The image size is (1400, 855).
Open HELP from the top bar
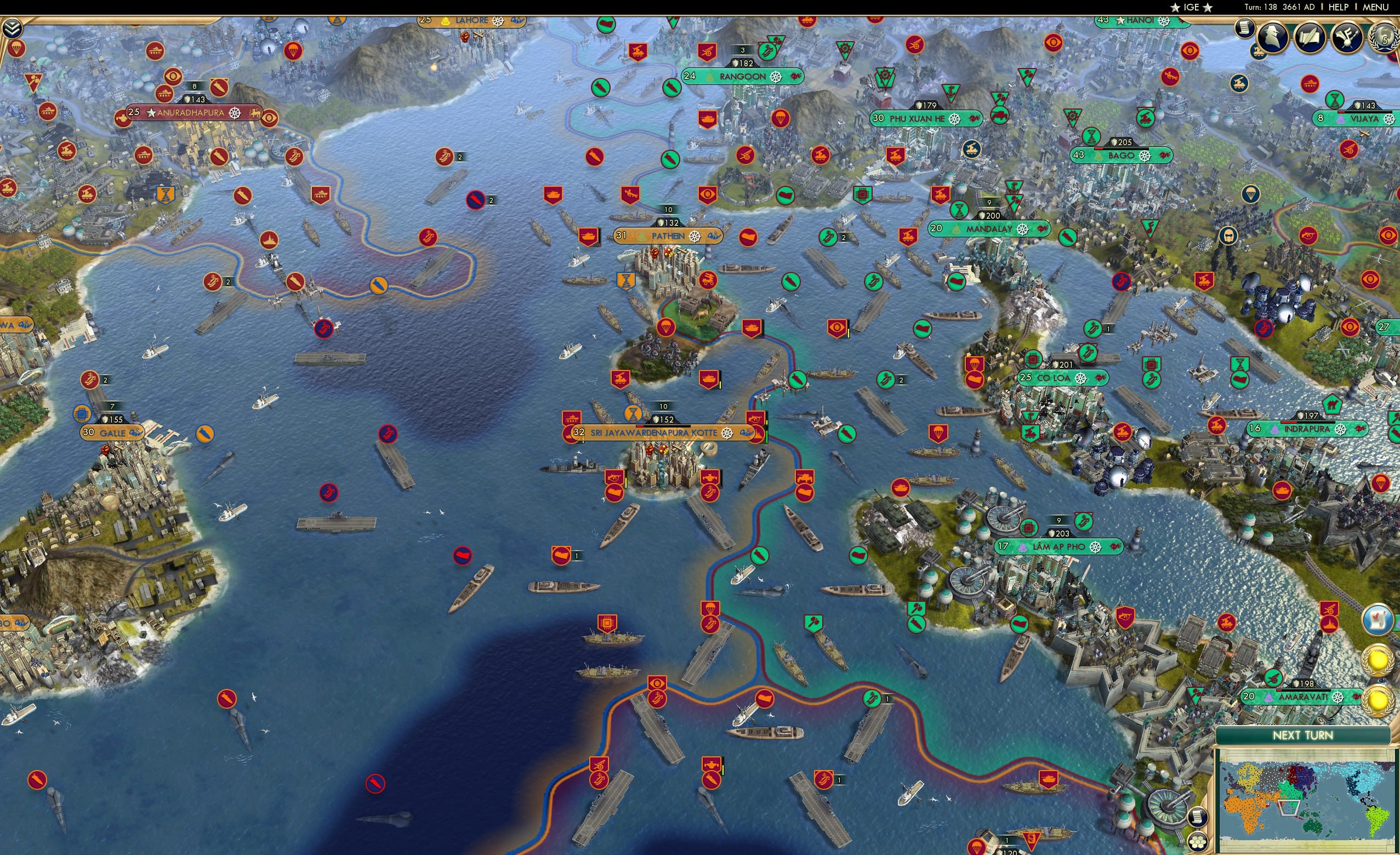pyautogui.click(x=1339, y=7)
